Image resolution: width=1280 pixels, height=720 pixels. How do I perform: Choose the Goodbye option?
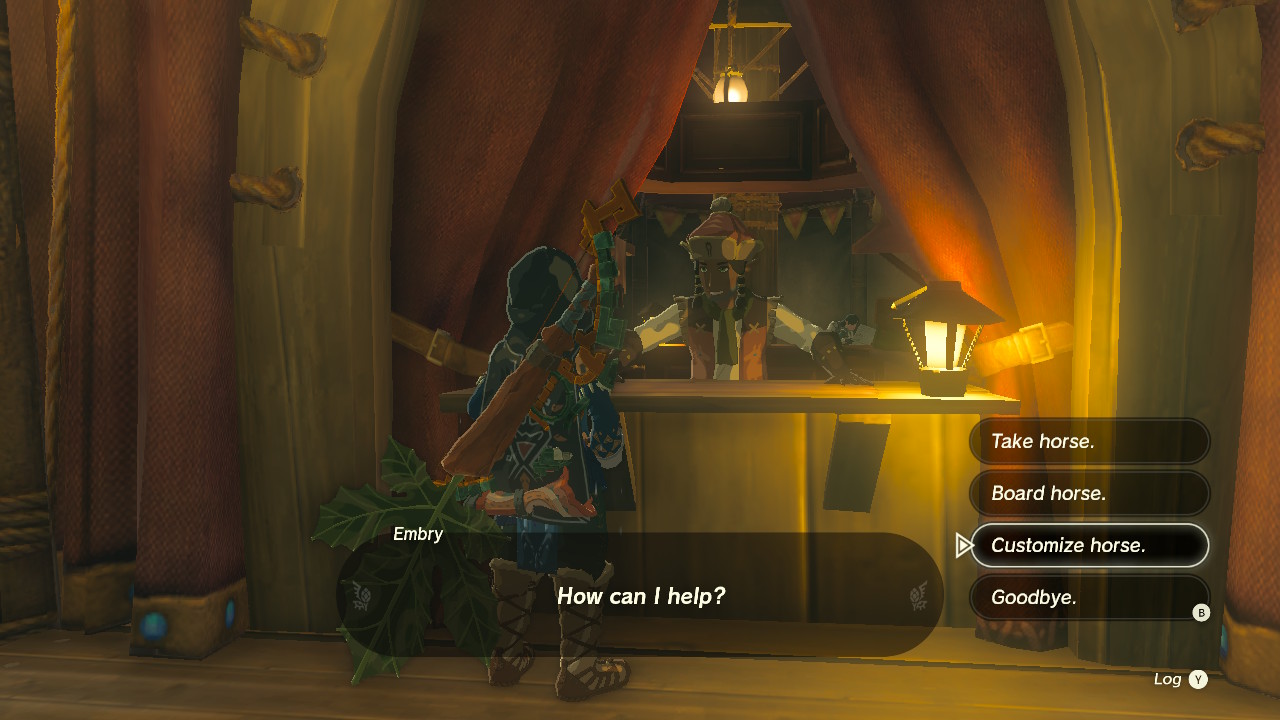(x=1089, y=597)
